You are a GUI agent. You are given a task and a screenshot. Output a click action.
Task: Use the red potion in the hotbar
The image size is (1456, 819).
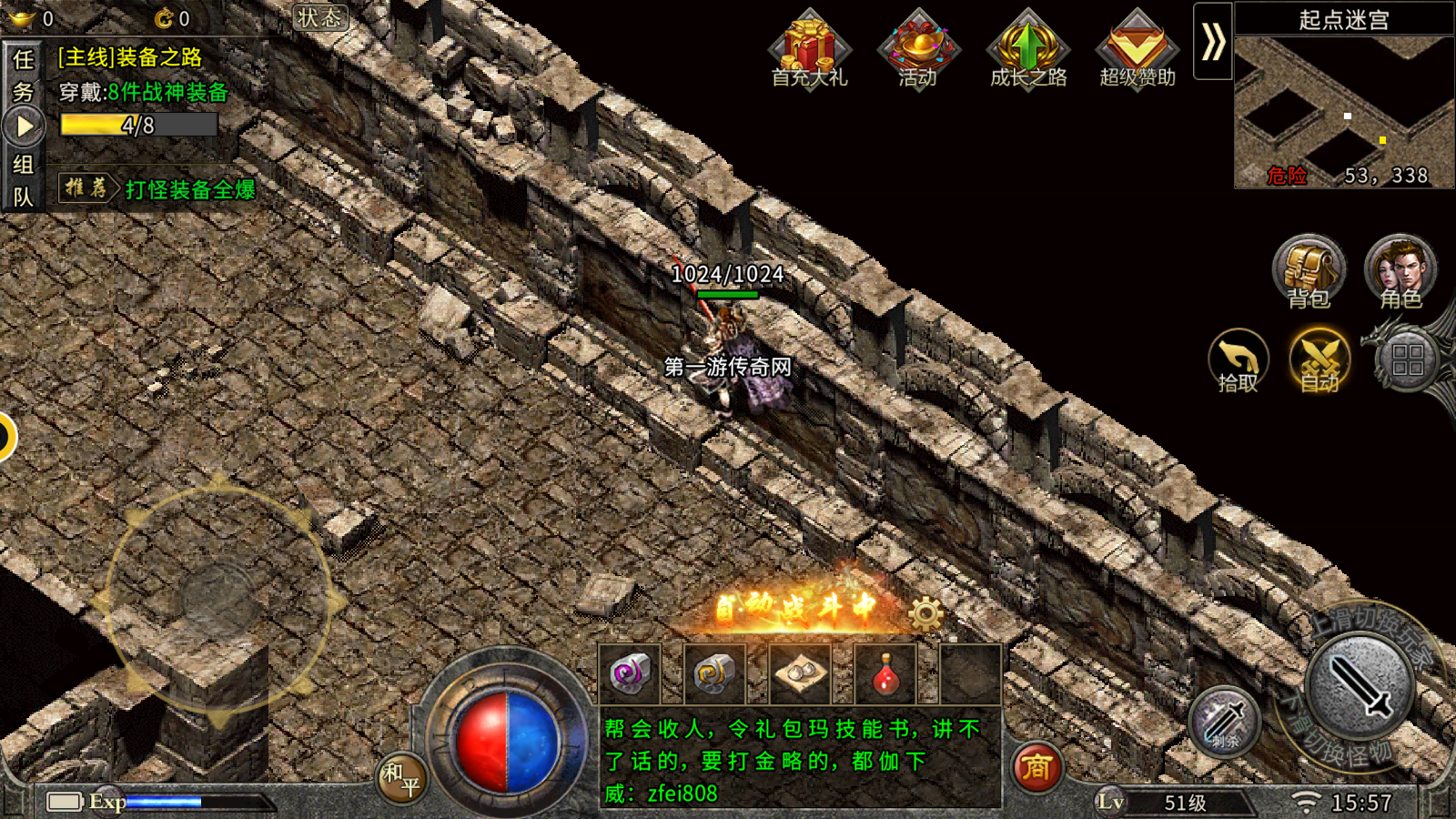pyautogui.click(x=885, y=674)
